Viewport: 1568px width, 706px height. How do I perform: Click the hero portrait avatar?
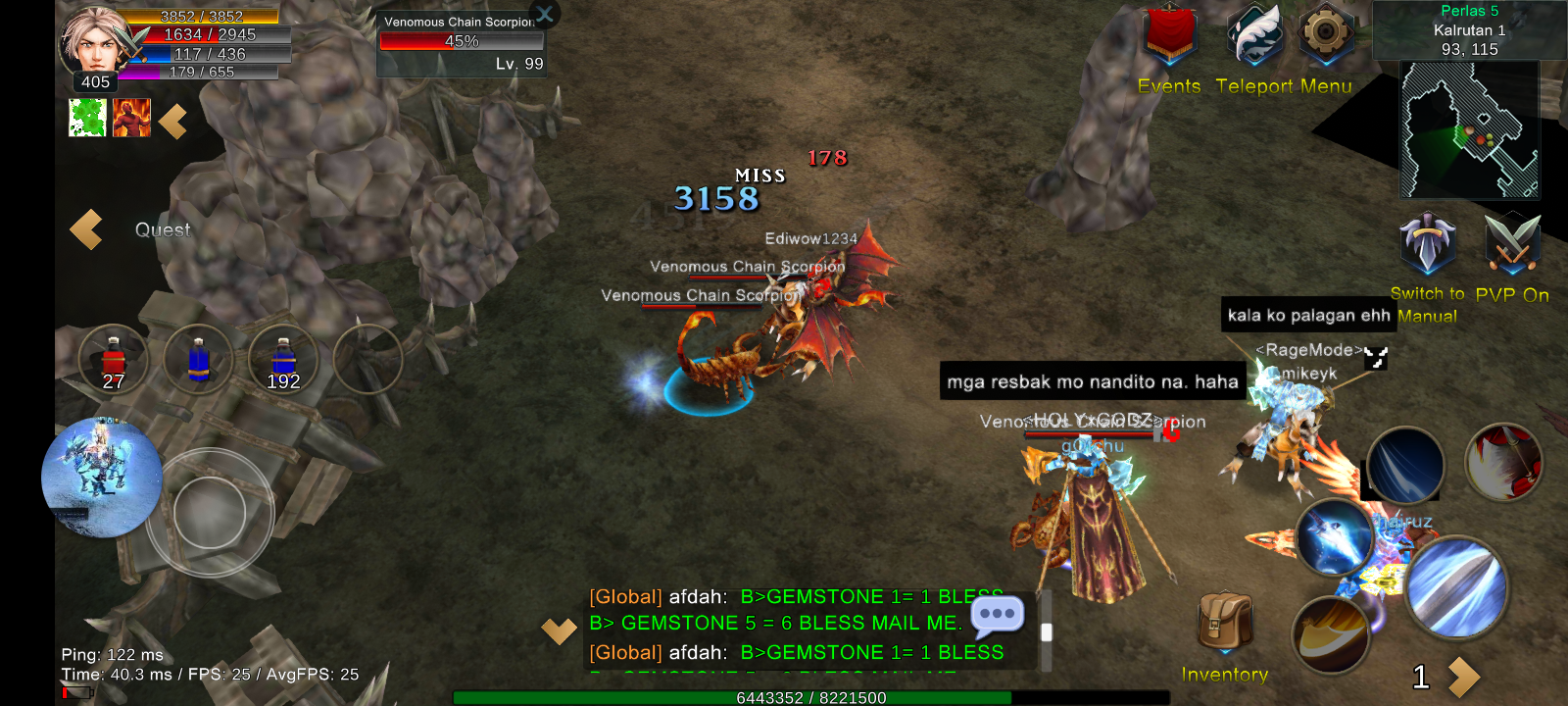point(95,41)
